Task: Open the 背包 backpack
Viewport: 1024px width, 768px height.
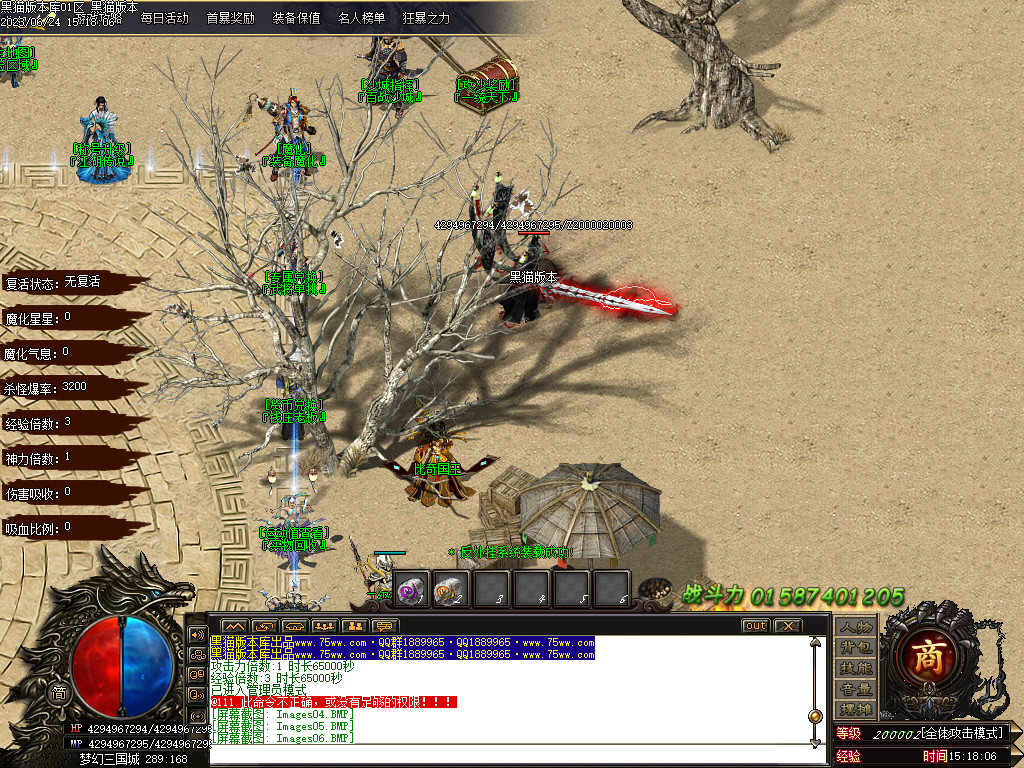Action: (x=856, y=647)
